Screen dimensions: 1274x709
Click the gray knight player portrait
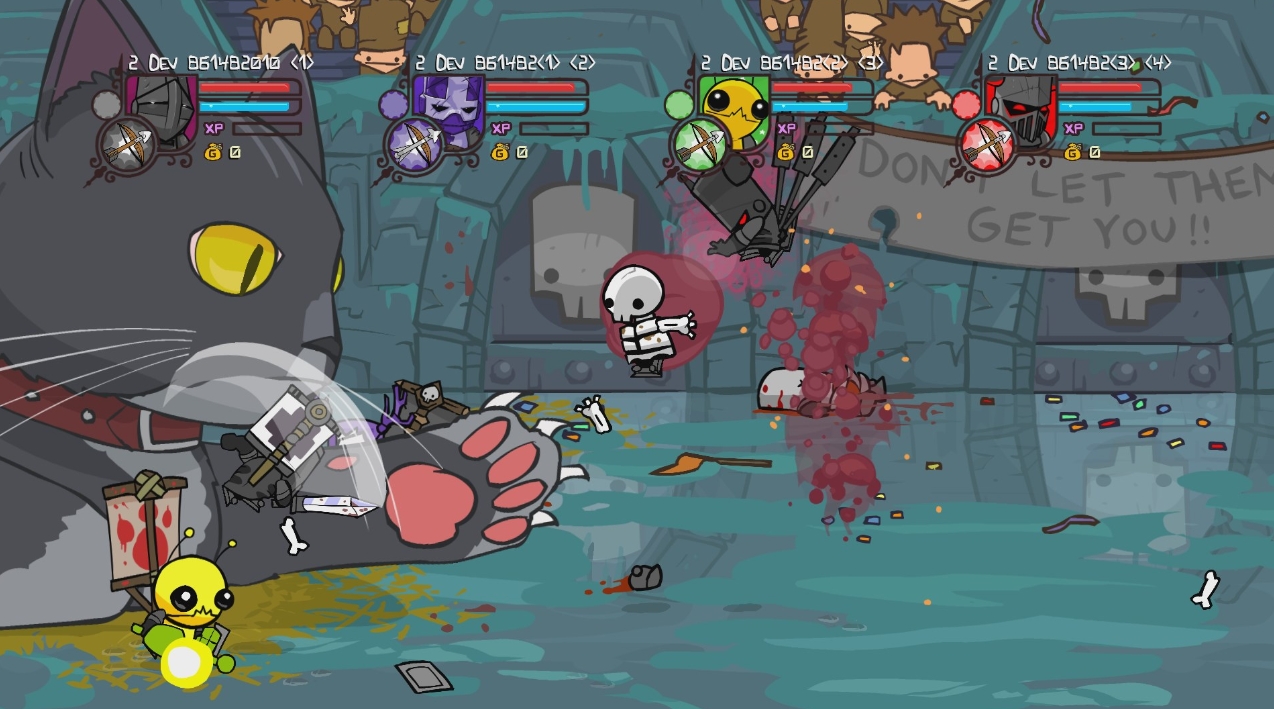pos(162,105)
